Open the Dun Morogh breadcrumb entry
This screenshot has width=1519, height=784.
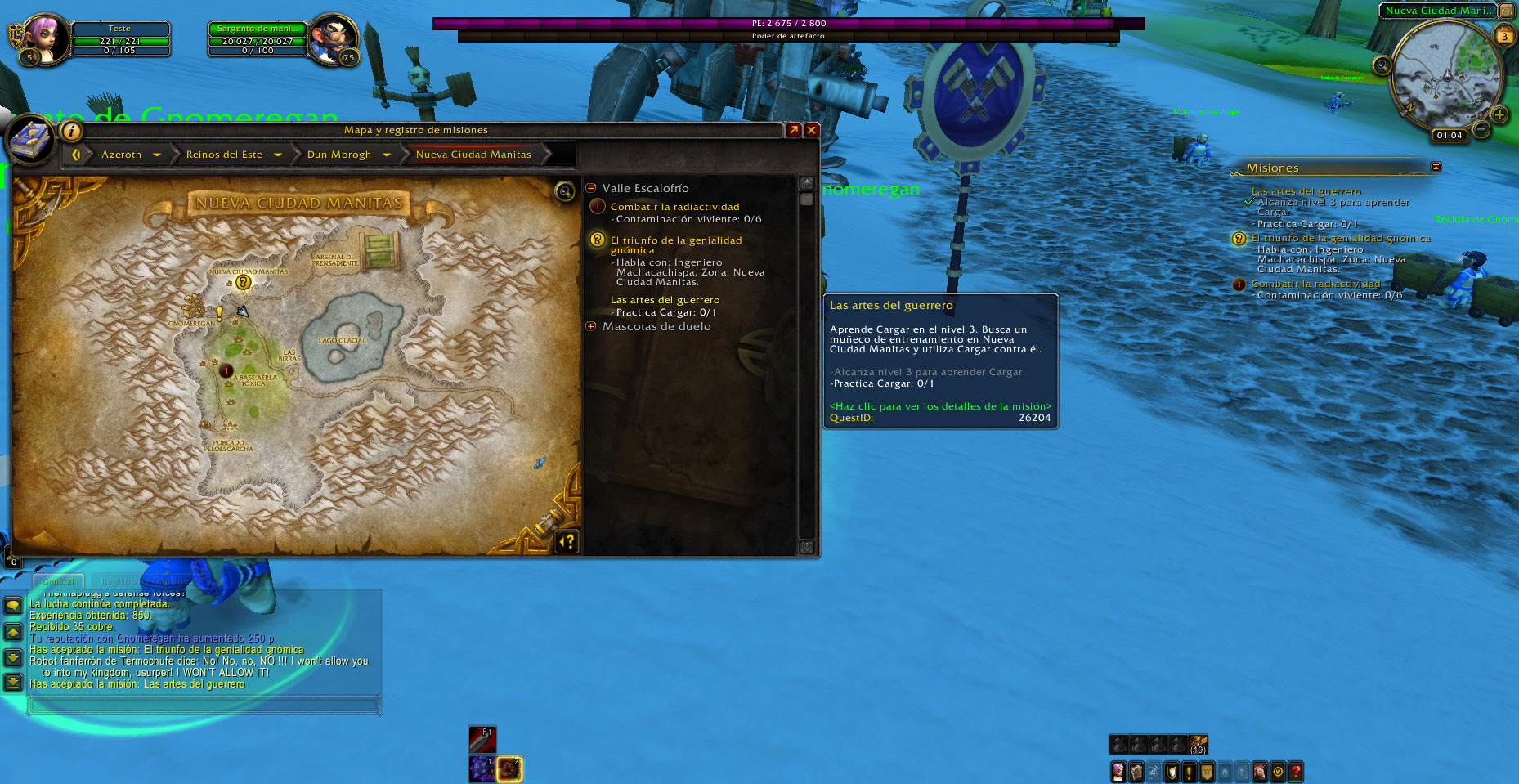pyautogui.click(x=339, y=155)
